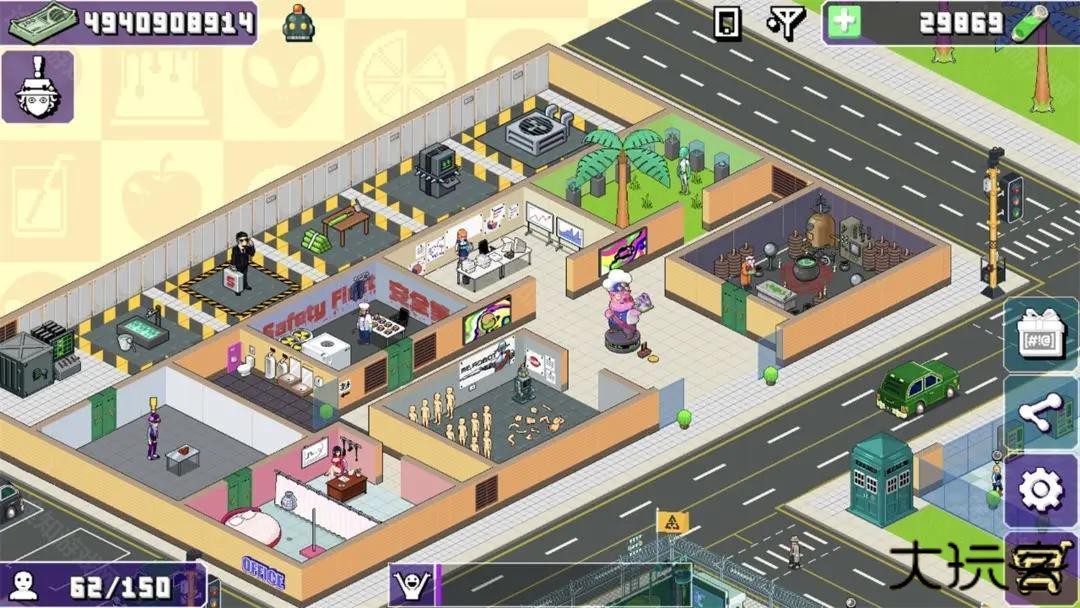
Task: Add more green vials with plus button
Action: coord(844,22)
